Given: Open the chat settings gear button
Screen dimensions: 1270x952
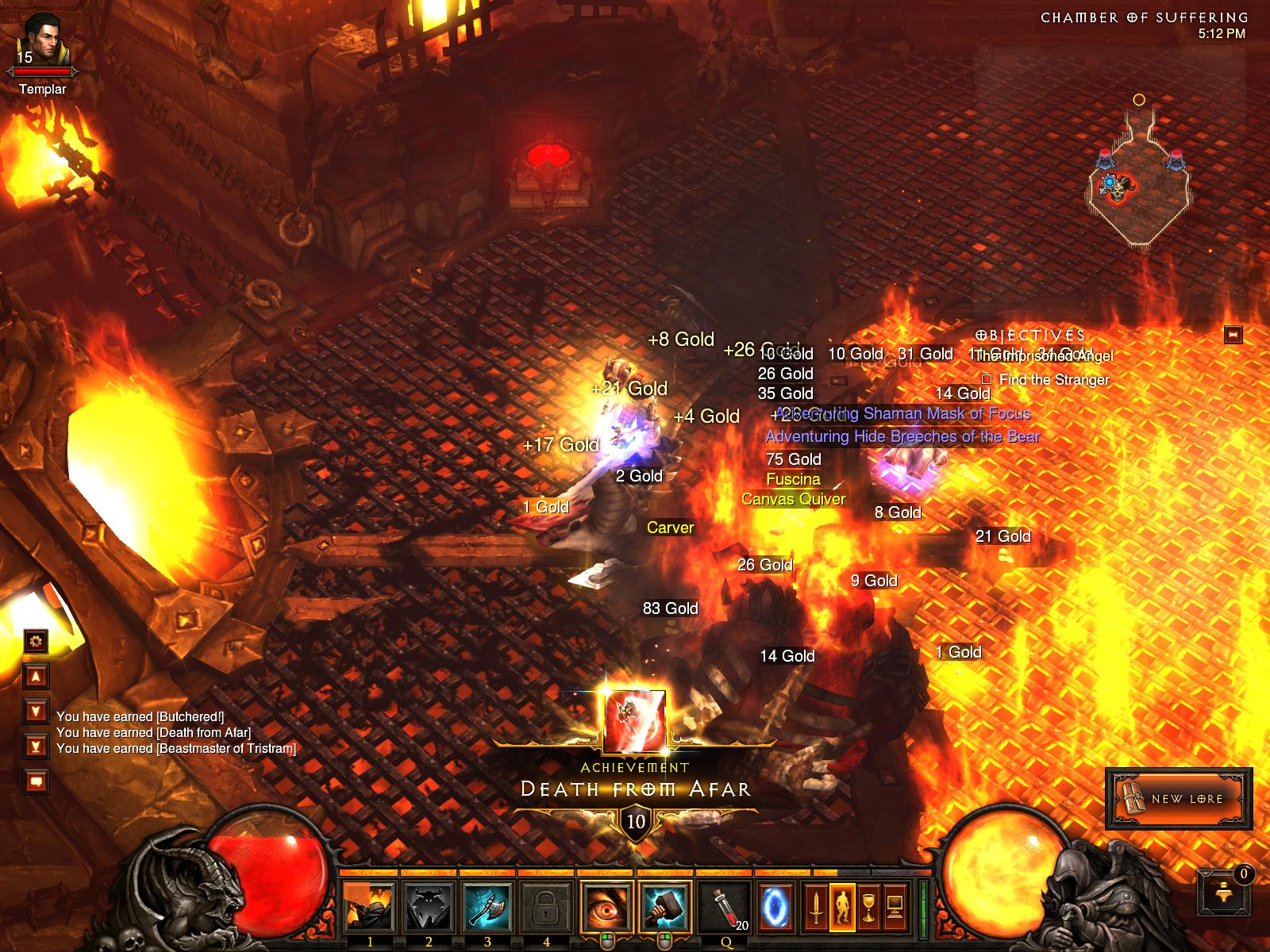Looking at the screenshot, I should coord(36,641).
